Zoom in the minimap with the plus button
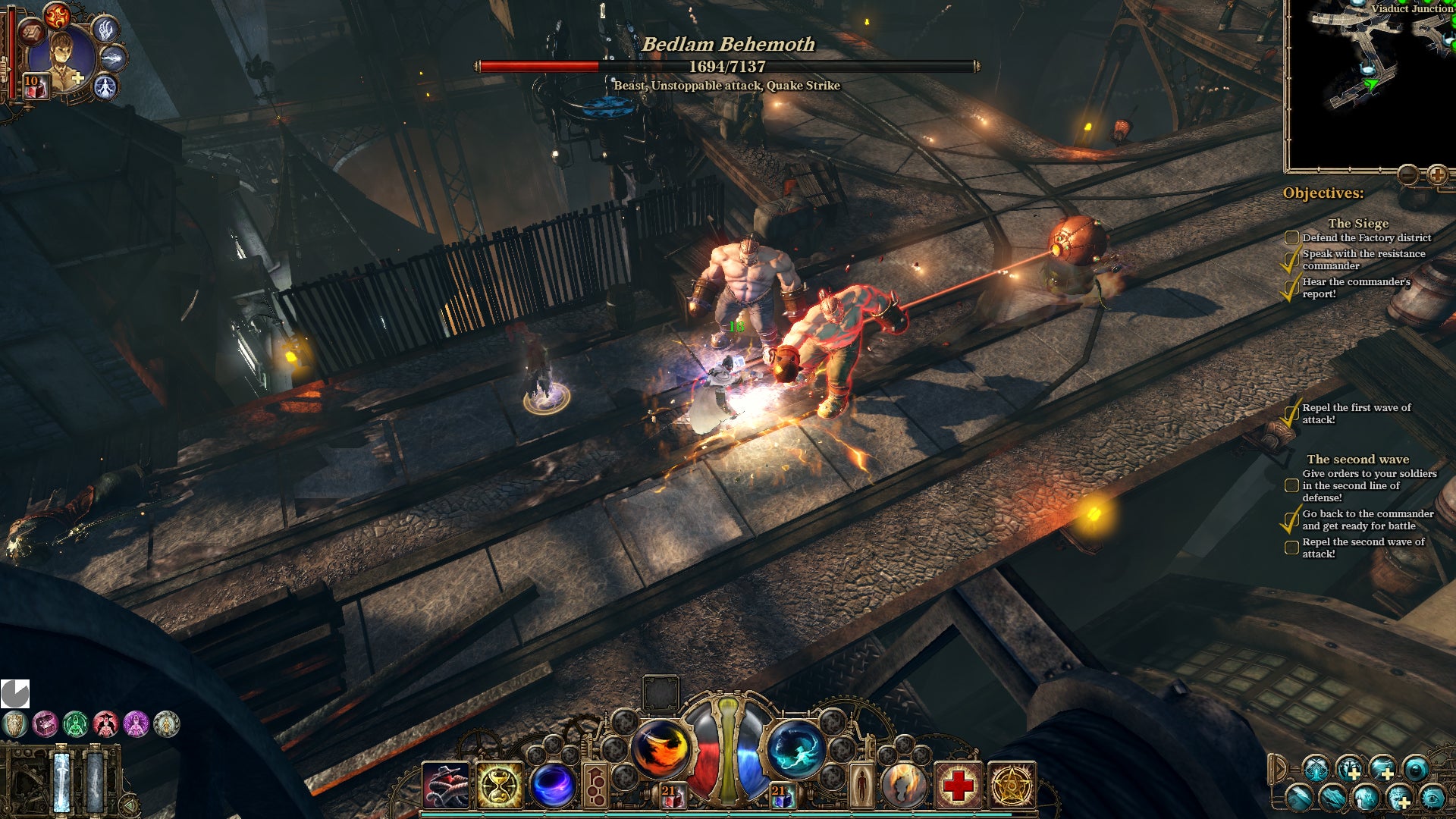This screenshot has height=819, width=1456. 1437,175
